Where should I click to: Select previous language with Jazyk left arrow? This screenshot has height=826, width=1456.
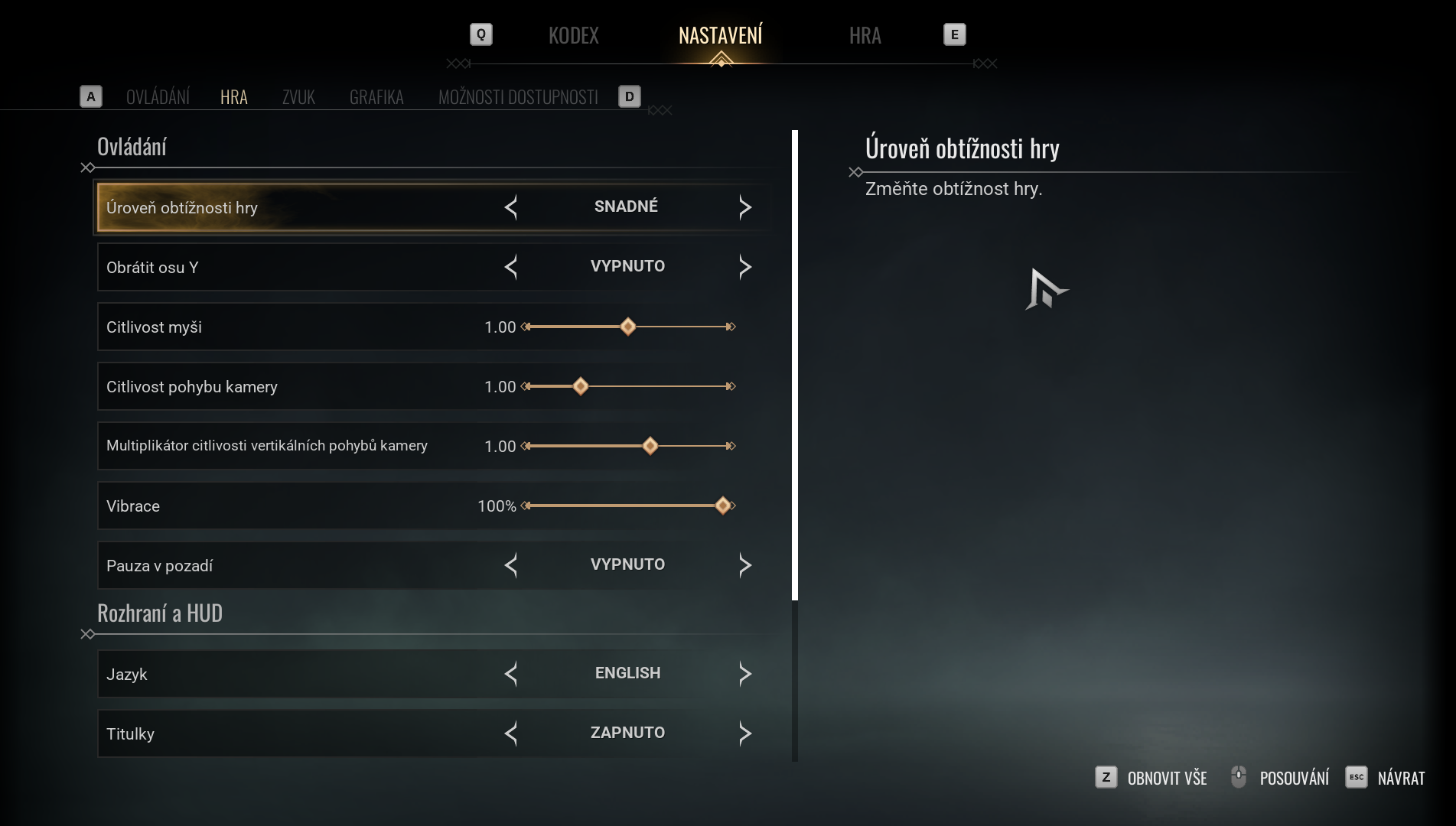[x=511, y=674]
